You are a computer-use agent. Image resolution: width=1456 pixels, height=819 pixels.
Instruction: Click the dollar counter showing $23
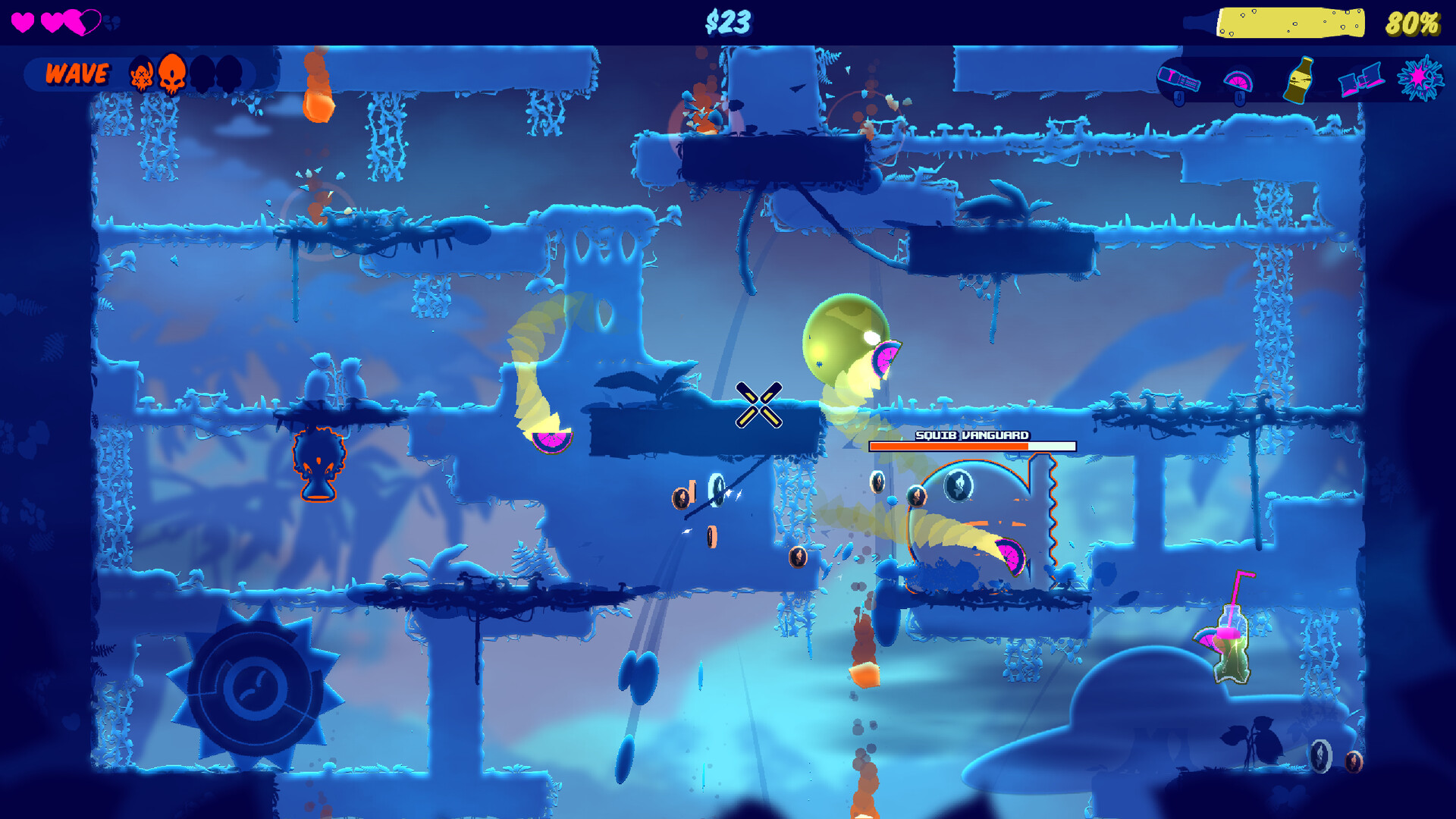point(728,22)
